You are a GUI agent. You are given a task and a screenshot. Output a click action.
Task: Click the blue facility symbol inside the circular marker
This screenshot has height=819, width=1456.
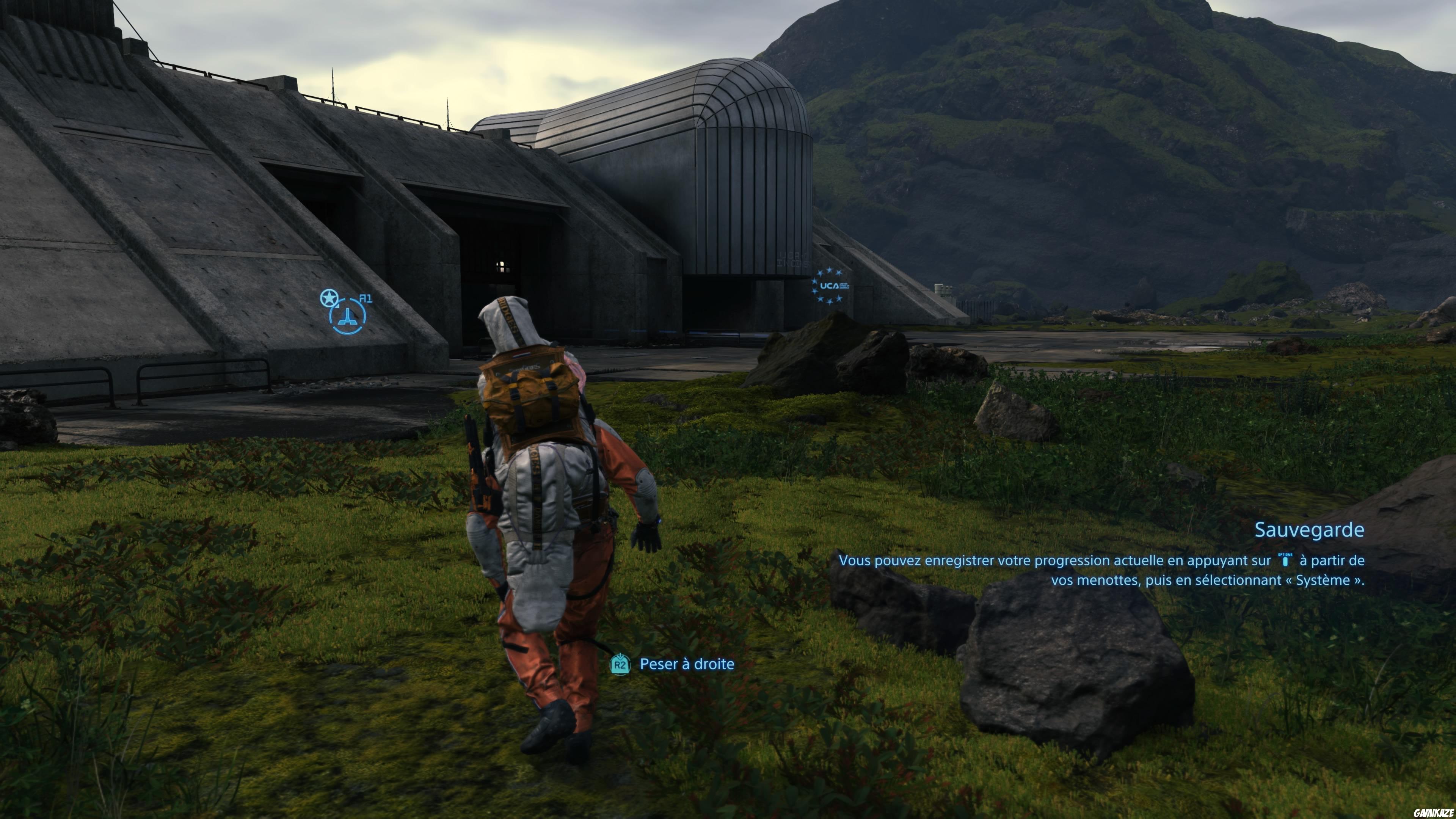[x=348, y=318]
